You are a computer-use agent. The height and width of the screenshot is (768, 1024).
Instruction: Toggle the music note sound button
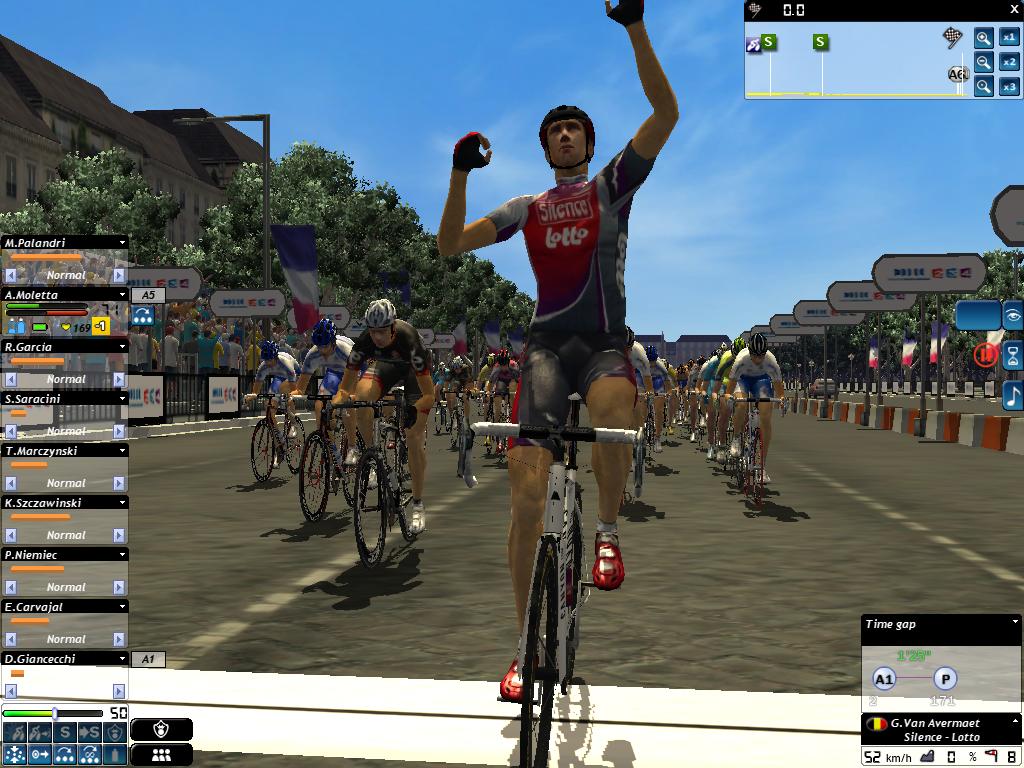point(1013,394)
